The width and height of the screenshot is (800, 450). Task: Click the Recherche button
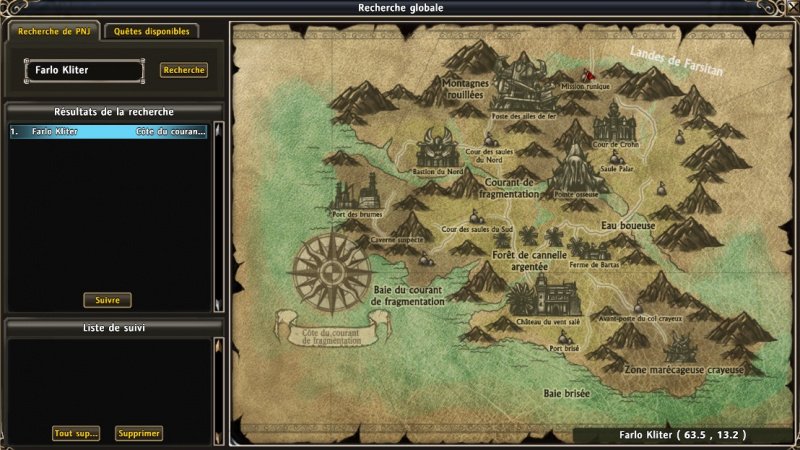click(183, 71)
